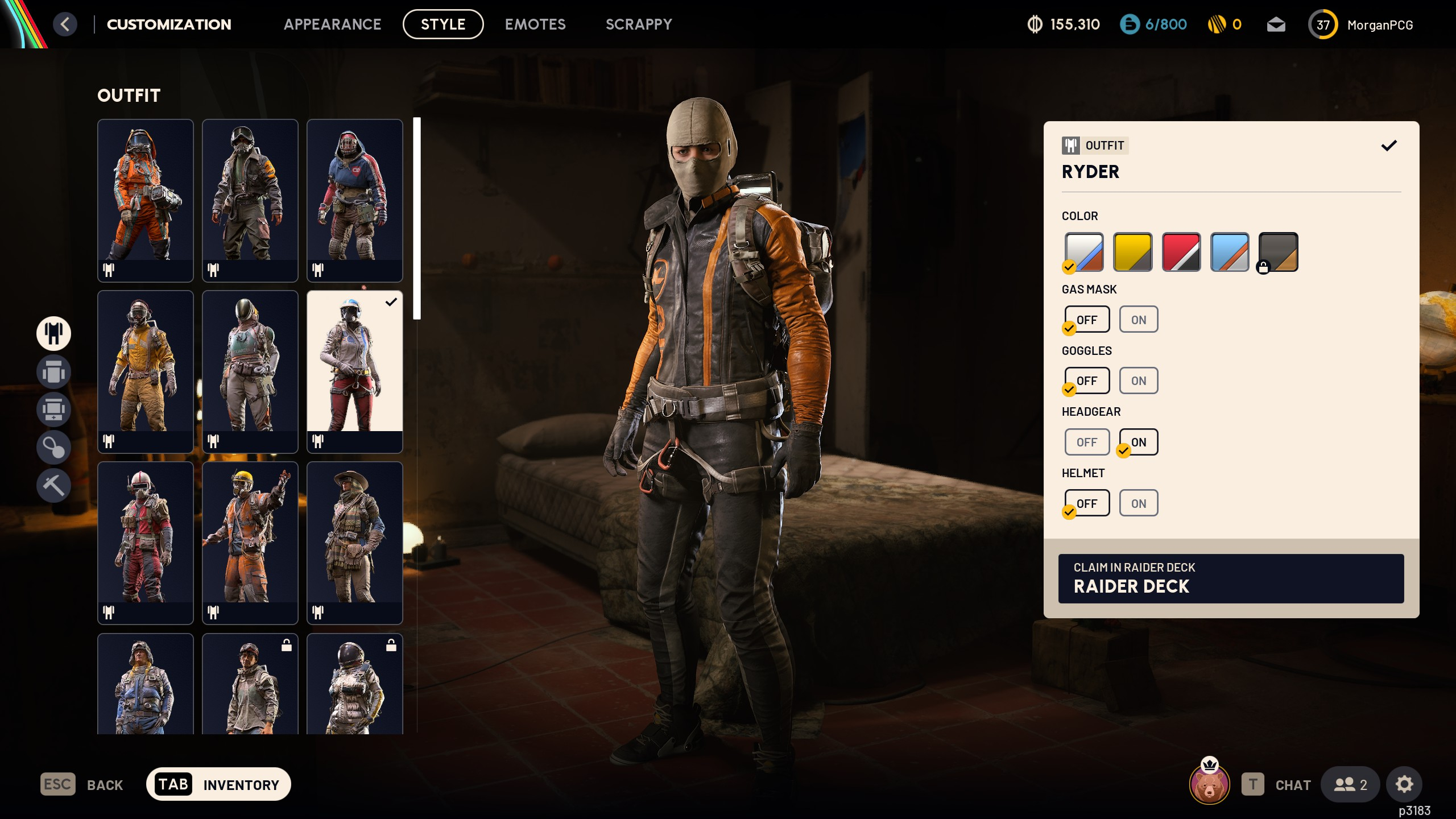
Task: Open the Inventory button
Action: pos(218,784)
